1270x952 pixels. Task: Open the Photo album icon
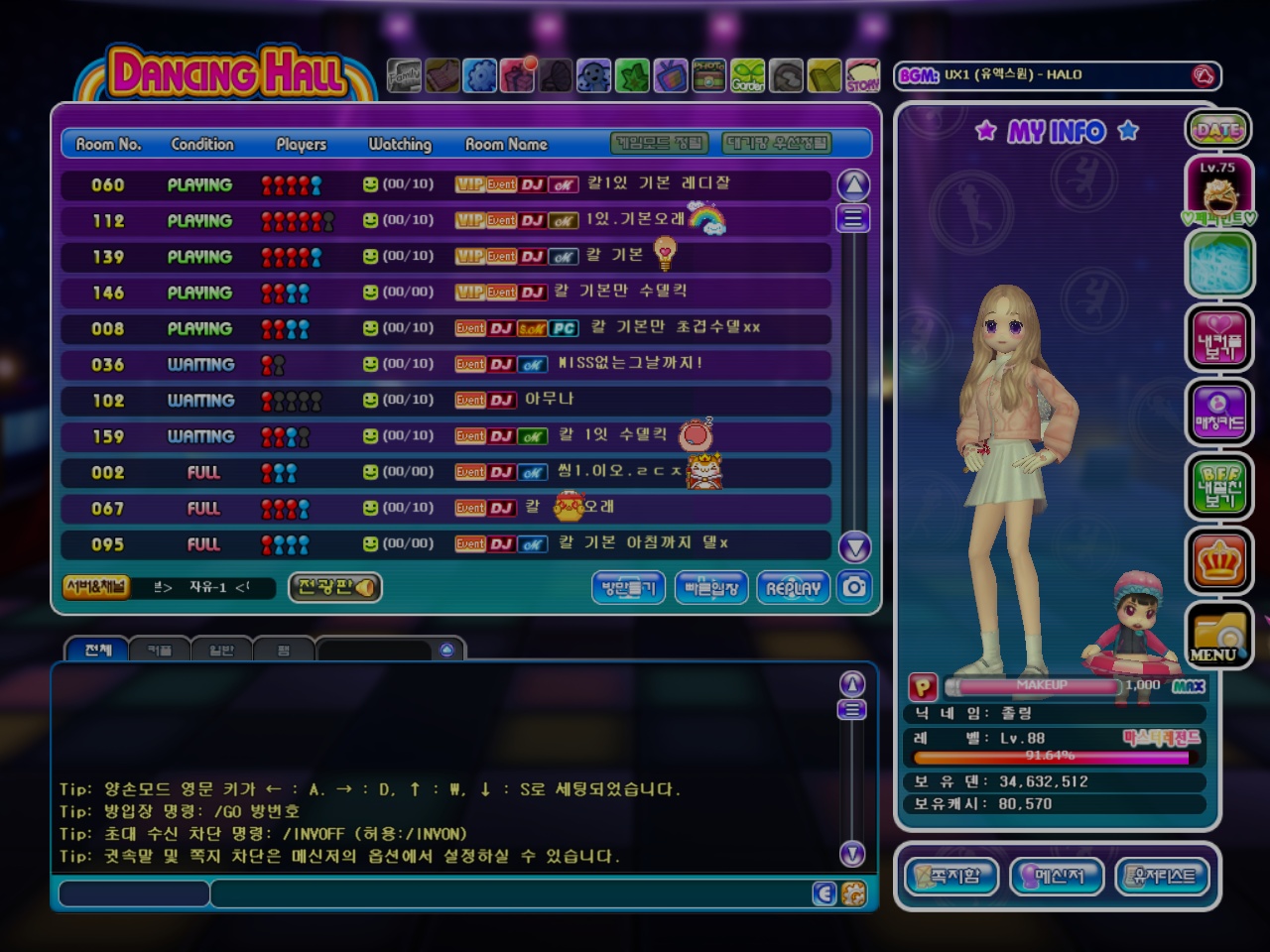click(x=708, y=75)
